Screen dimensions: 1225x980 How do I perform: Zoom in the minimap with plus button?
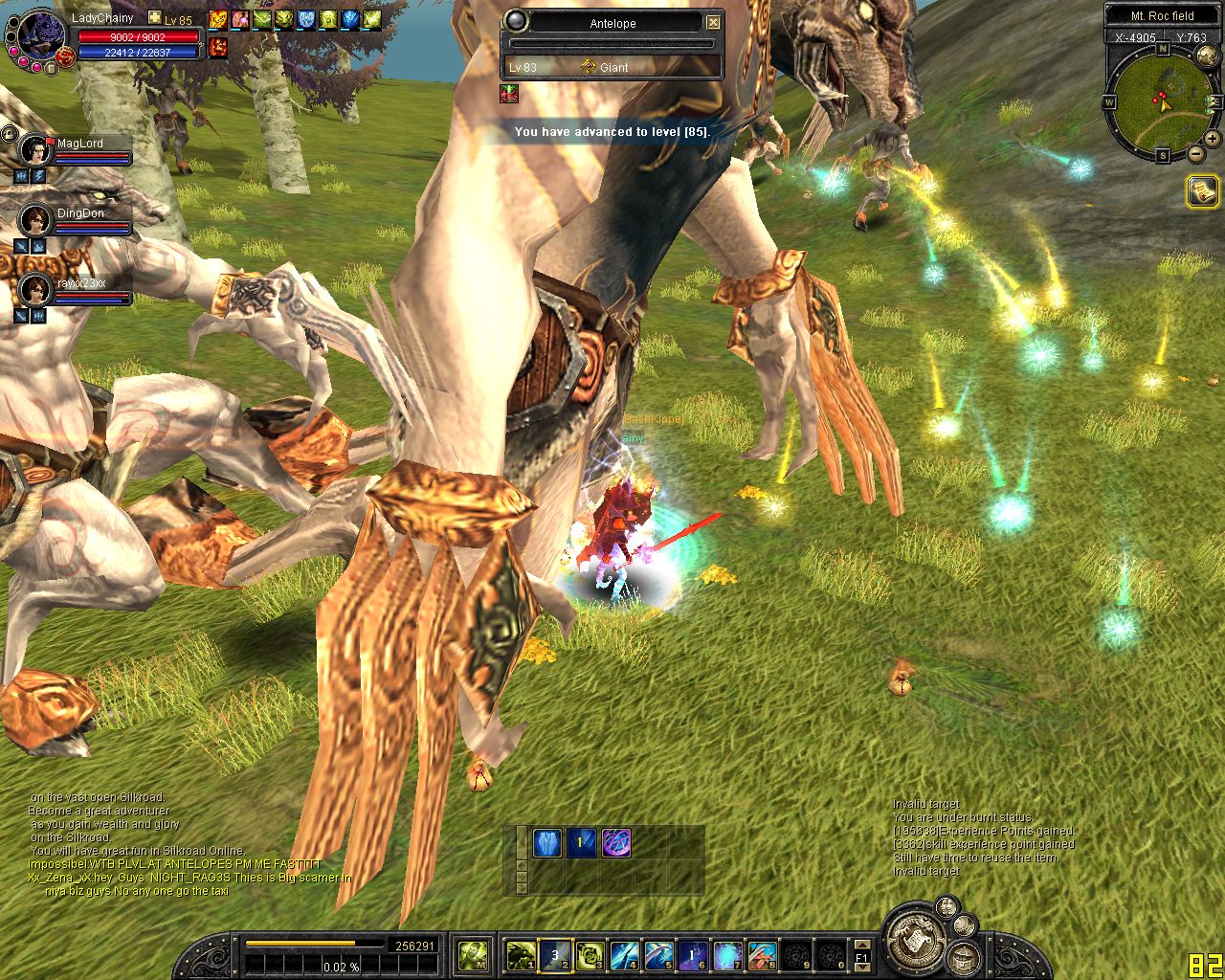pyautogui.click(x=1212, y=139)
